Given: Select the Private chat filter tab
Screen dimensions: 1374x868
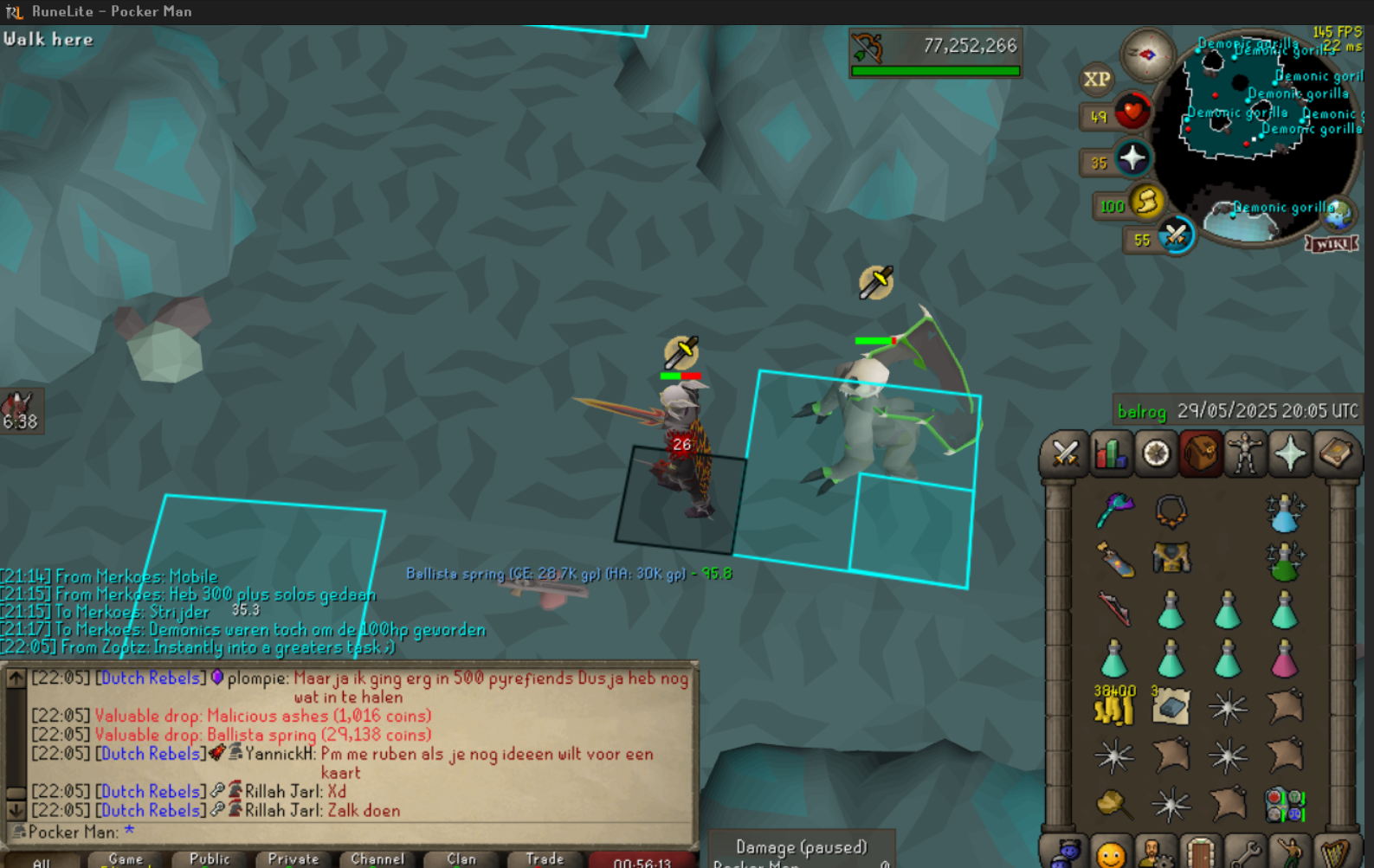Looking at the screenshot, I should tap(293, 859).
